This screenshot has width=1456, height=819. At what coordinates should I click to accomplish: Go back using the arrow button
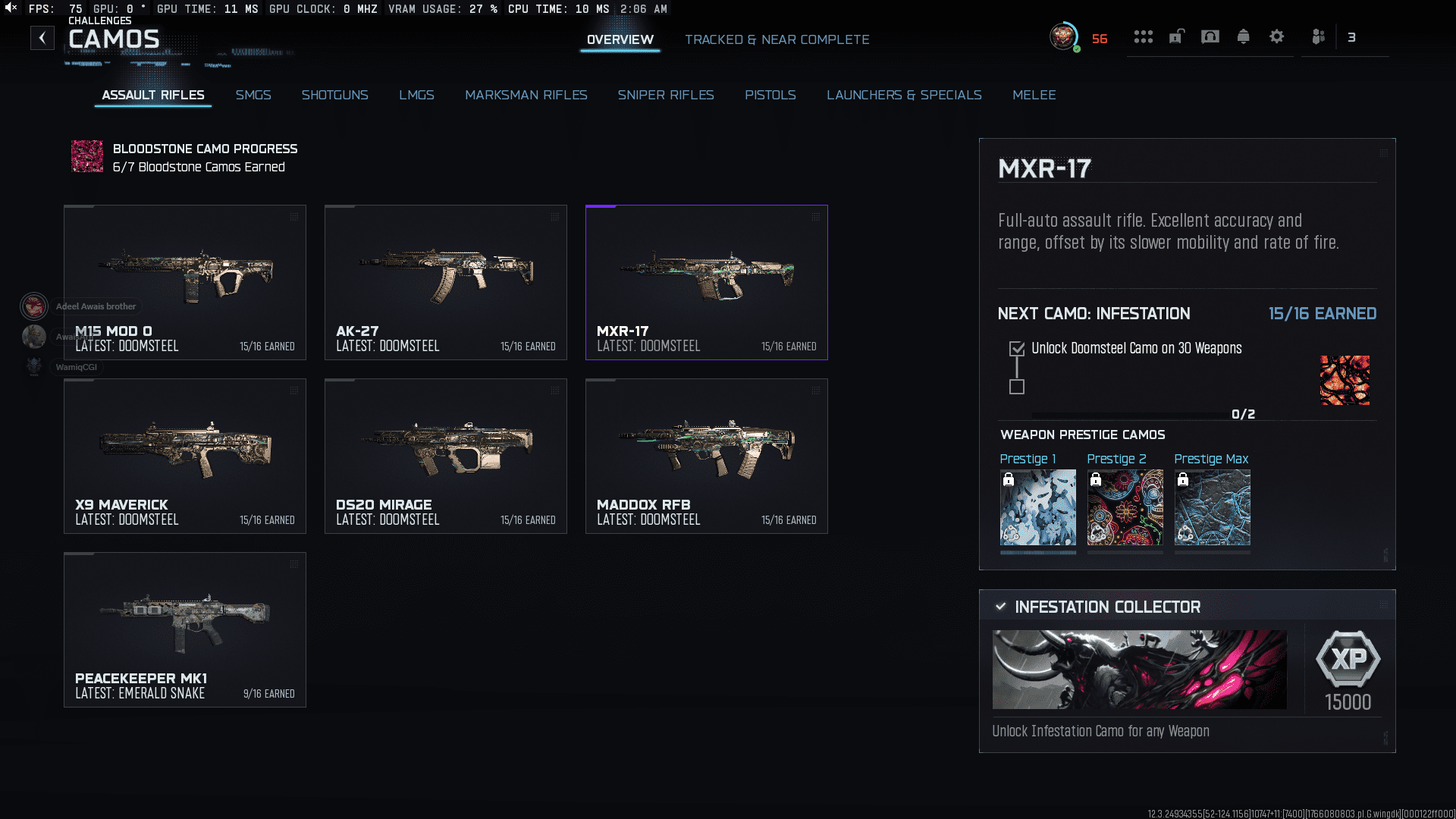(42, 38)
